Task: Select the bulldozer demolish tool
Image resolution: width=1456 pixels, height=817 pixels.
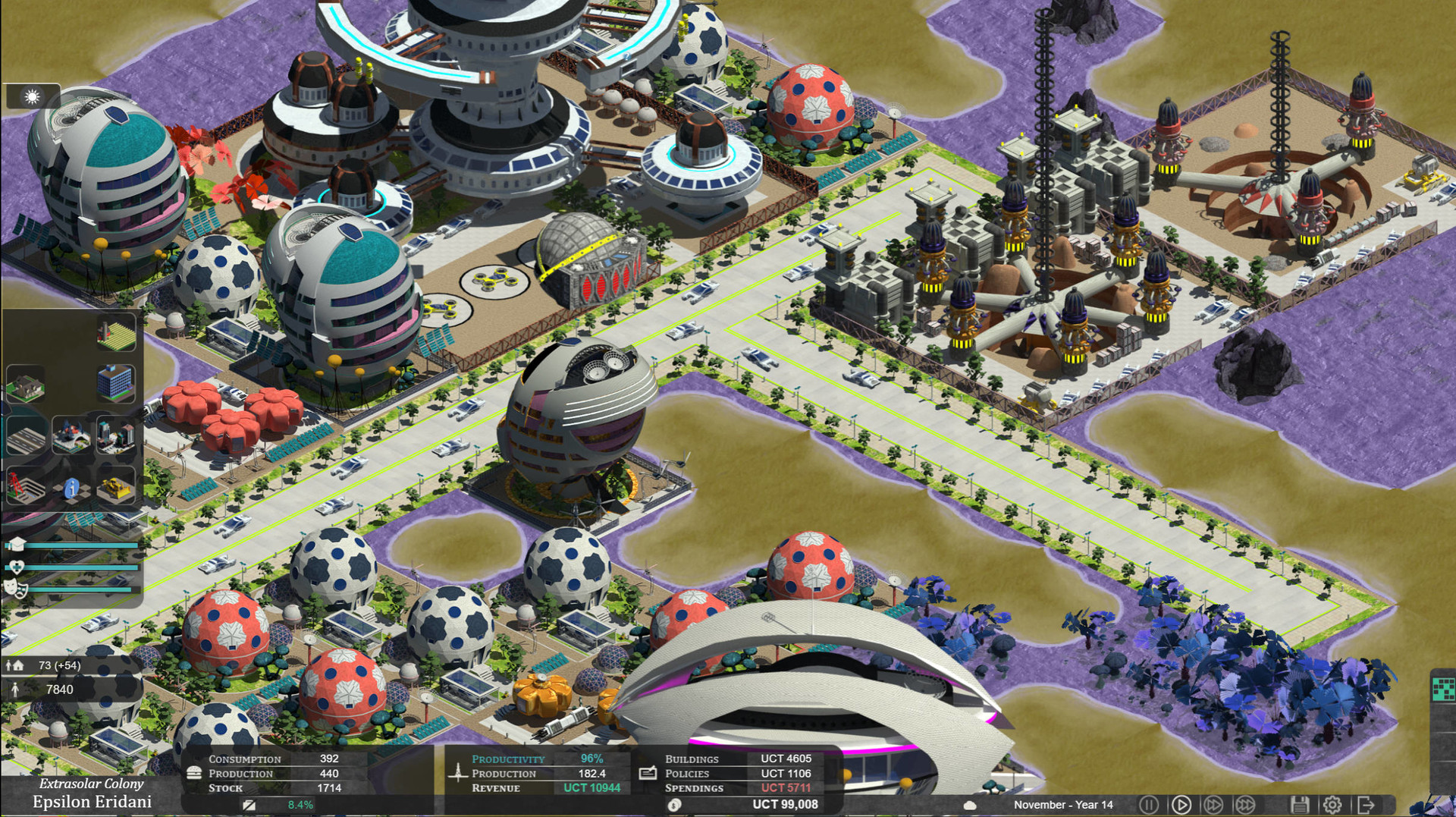Action: [x=115, y=488]
